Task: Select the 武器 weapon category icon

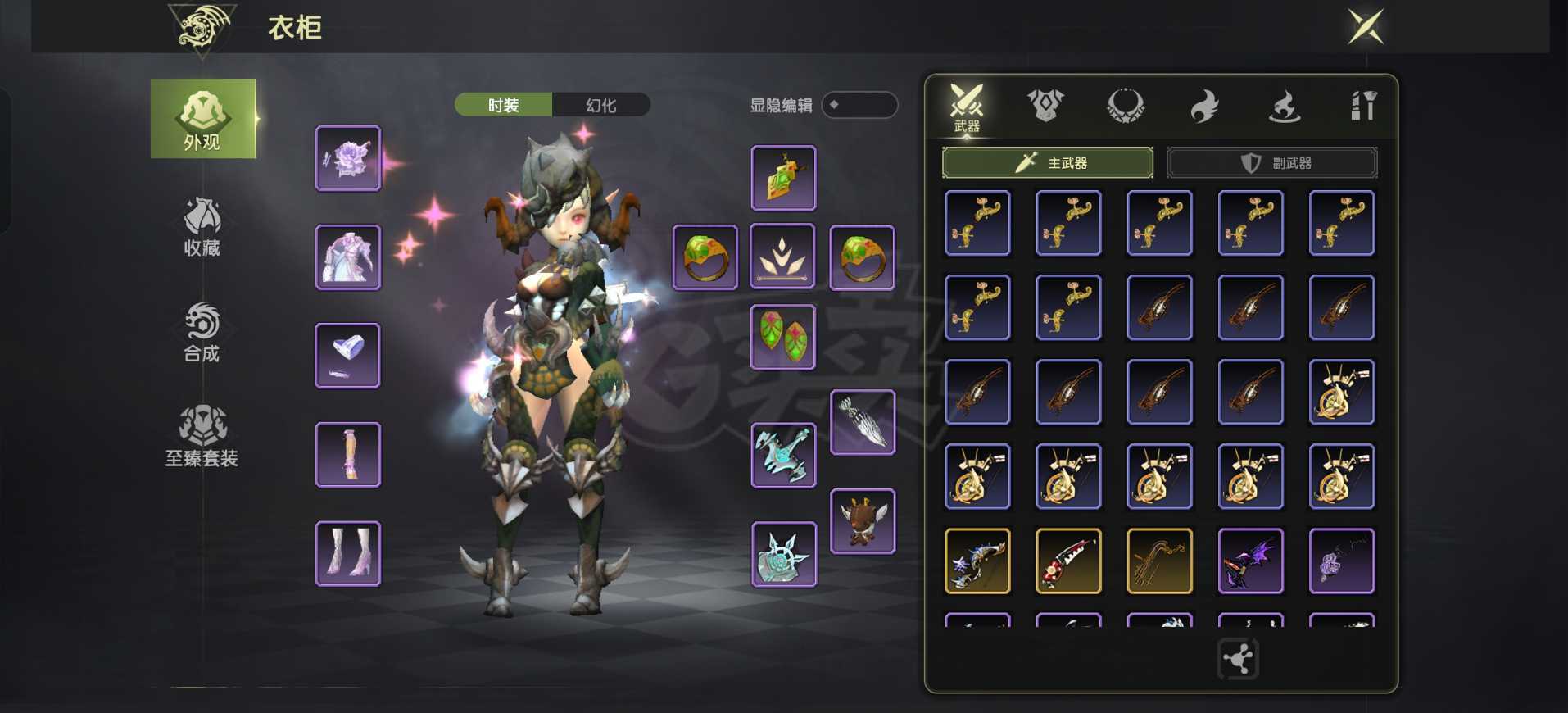Action: (x=965, y=102)
